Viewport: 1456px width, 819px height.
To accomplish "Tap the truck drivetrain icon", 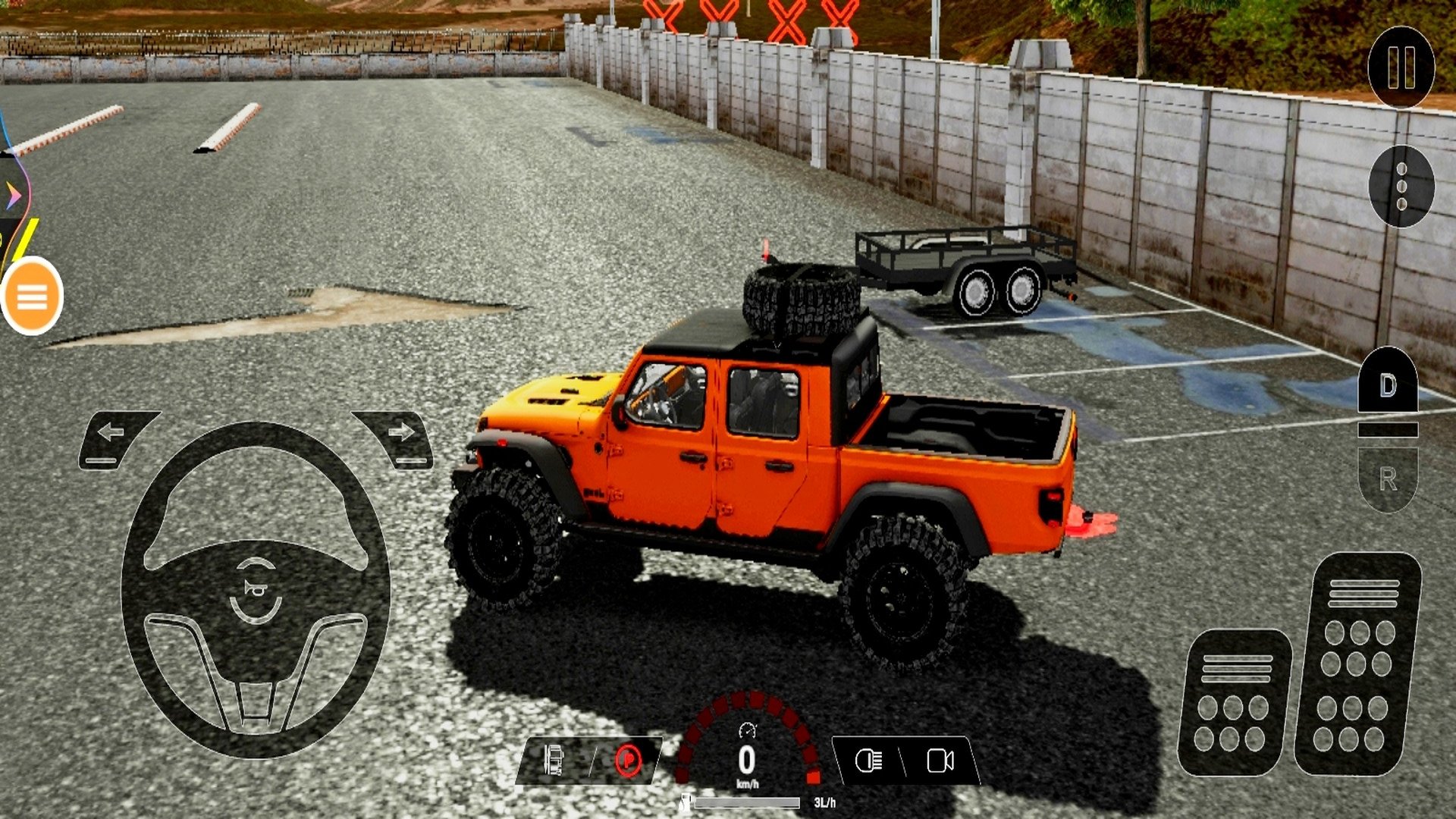I will tap(554, 760).
